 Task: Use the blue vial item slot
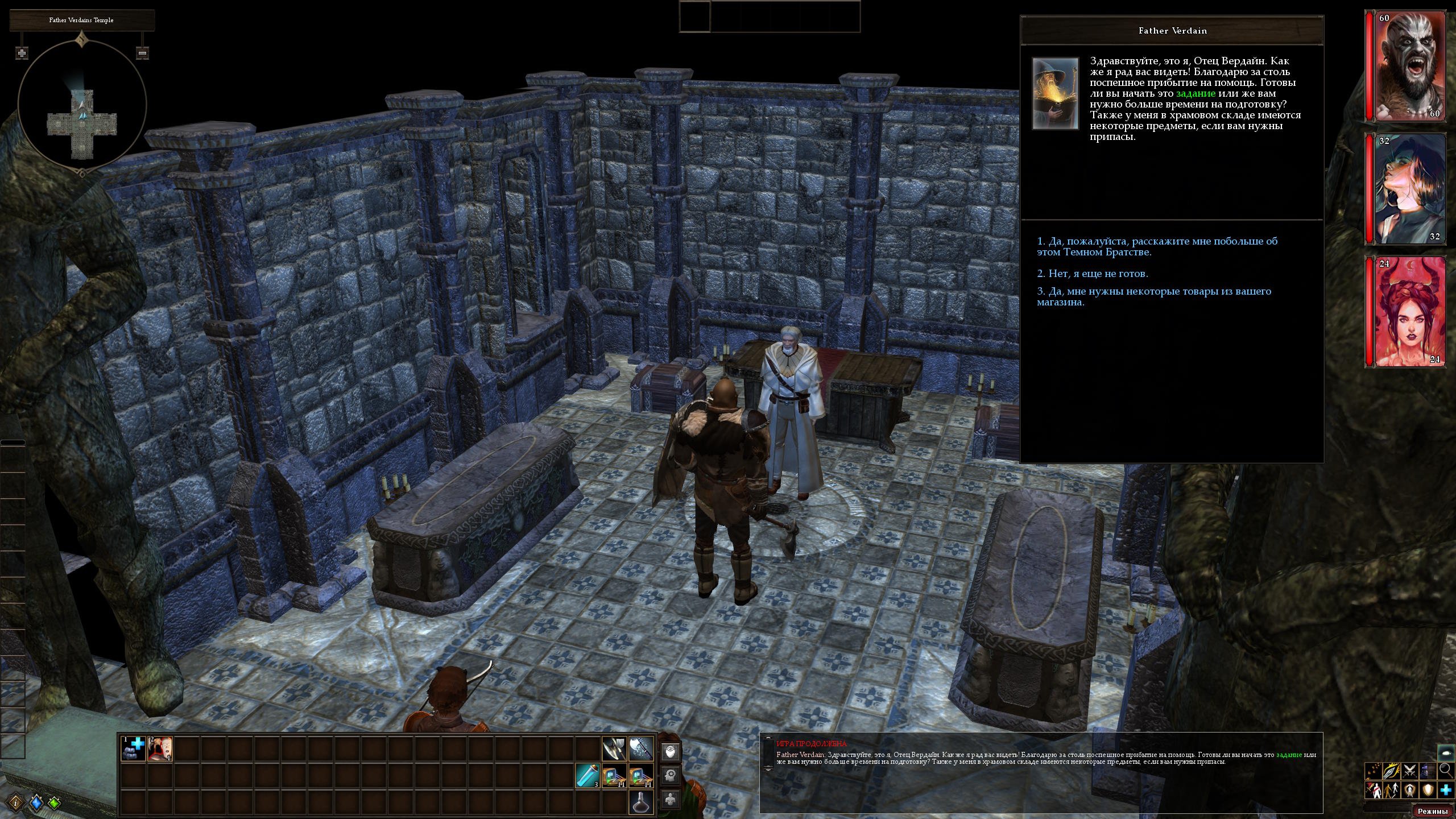588,776
